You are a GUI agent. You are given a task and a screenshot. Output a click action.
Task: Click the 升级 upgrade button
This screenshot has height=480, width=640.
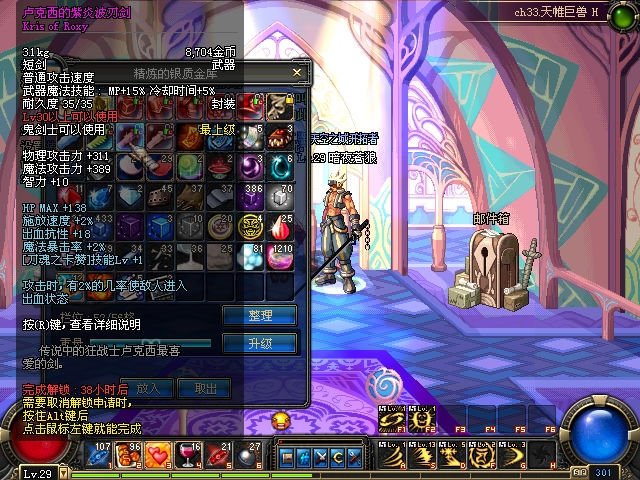(x=259, y=343)
